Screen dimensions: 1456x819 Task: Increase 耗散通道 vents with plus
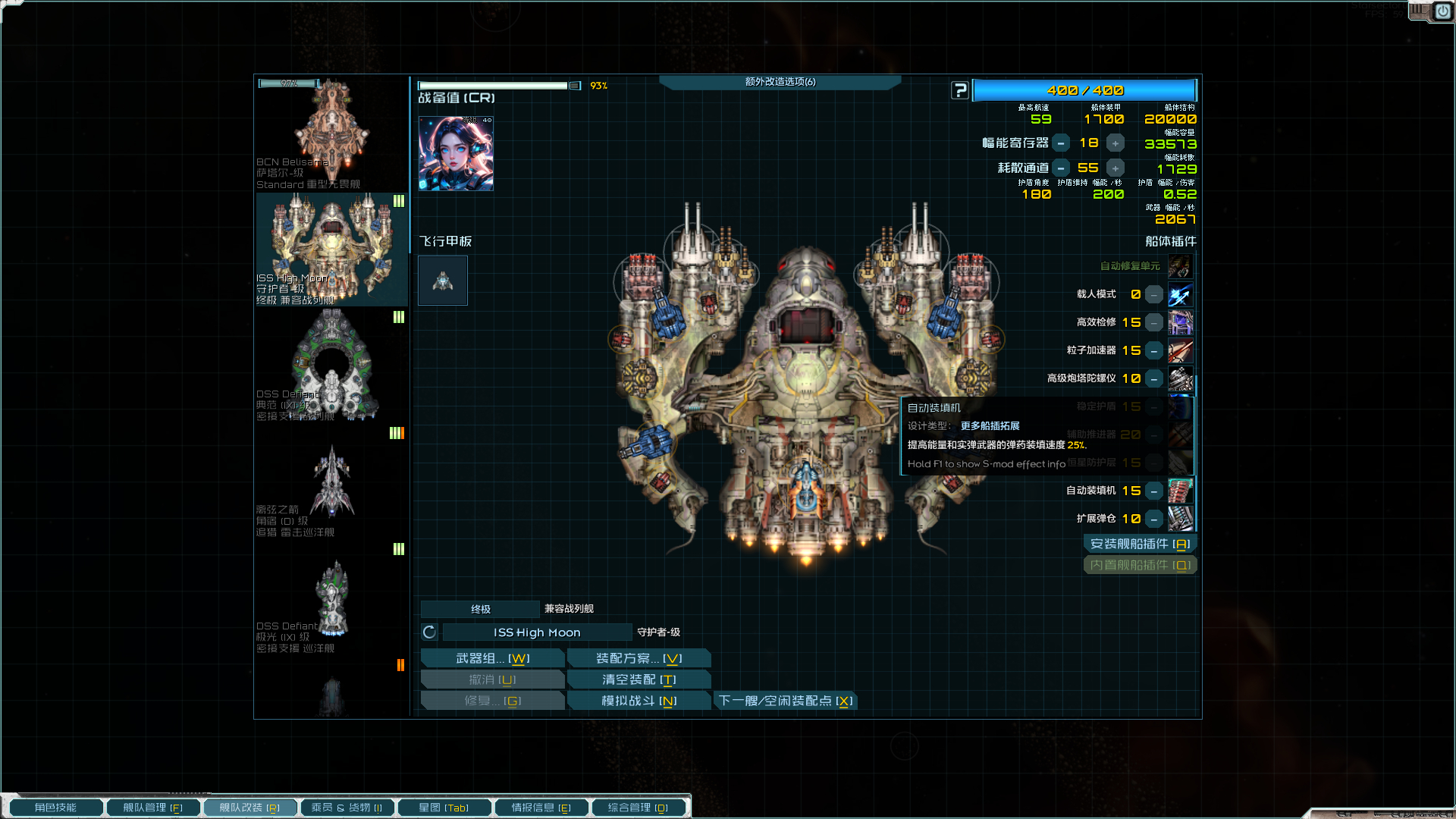pos(1116,168)
